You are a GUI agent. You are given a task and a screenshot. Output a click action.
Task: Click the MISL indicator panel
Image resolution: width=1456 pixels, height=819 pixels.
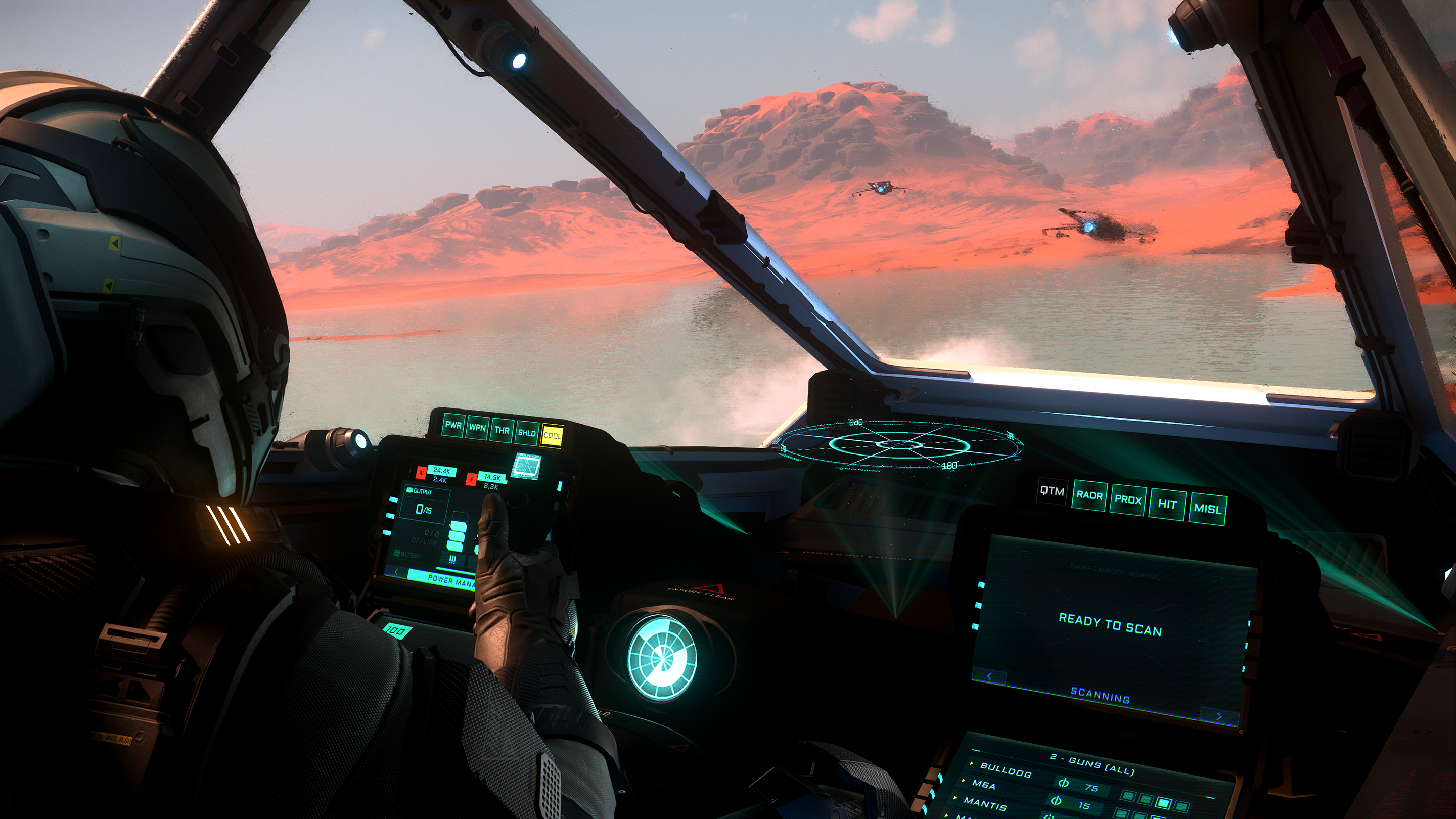tap(1207, 509)
